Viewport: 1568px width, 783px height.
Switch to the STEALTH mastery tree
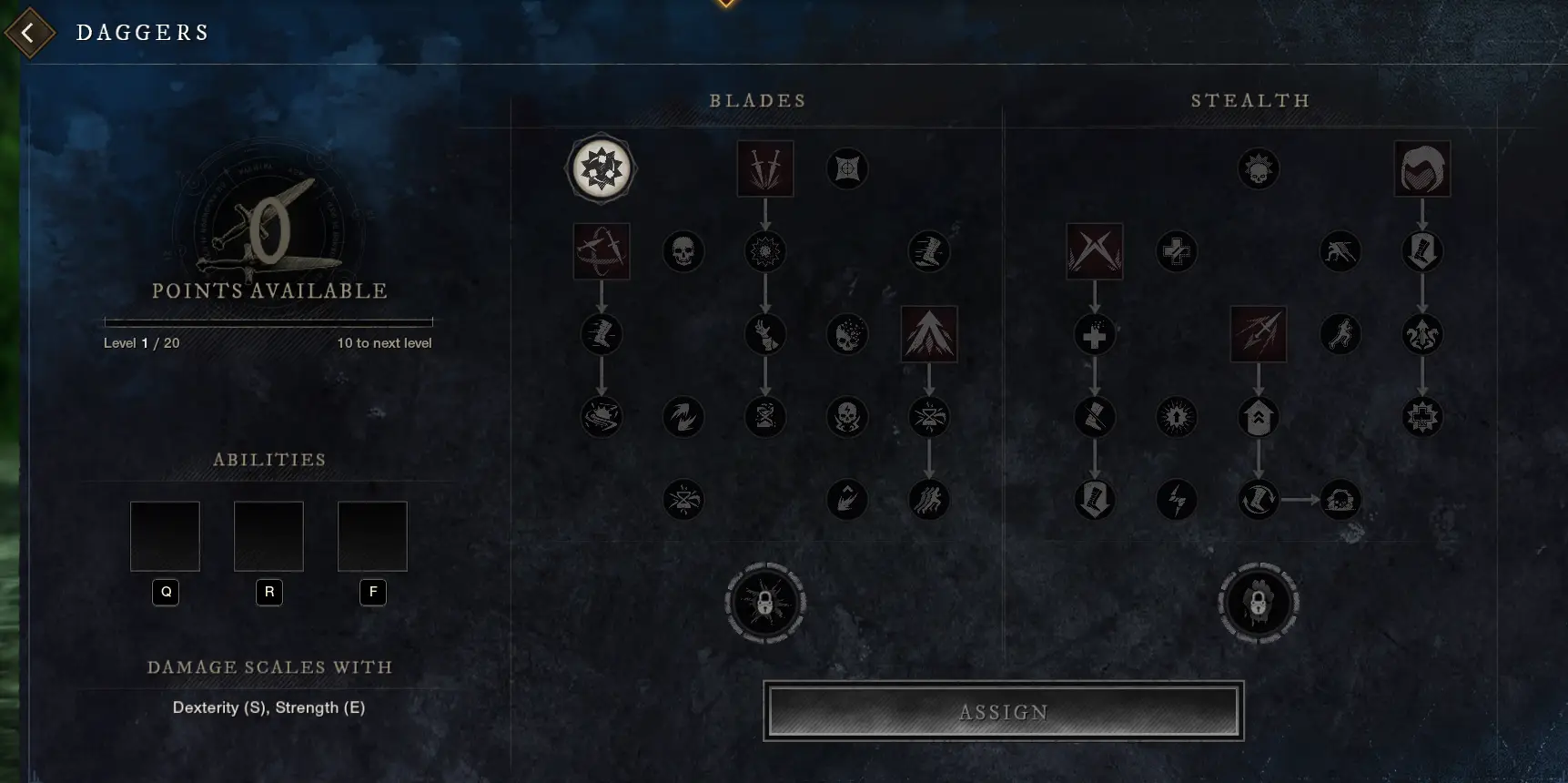(x=1250, y=101)
